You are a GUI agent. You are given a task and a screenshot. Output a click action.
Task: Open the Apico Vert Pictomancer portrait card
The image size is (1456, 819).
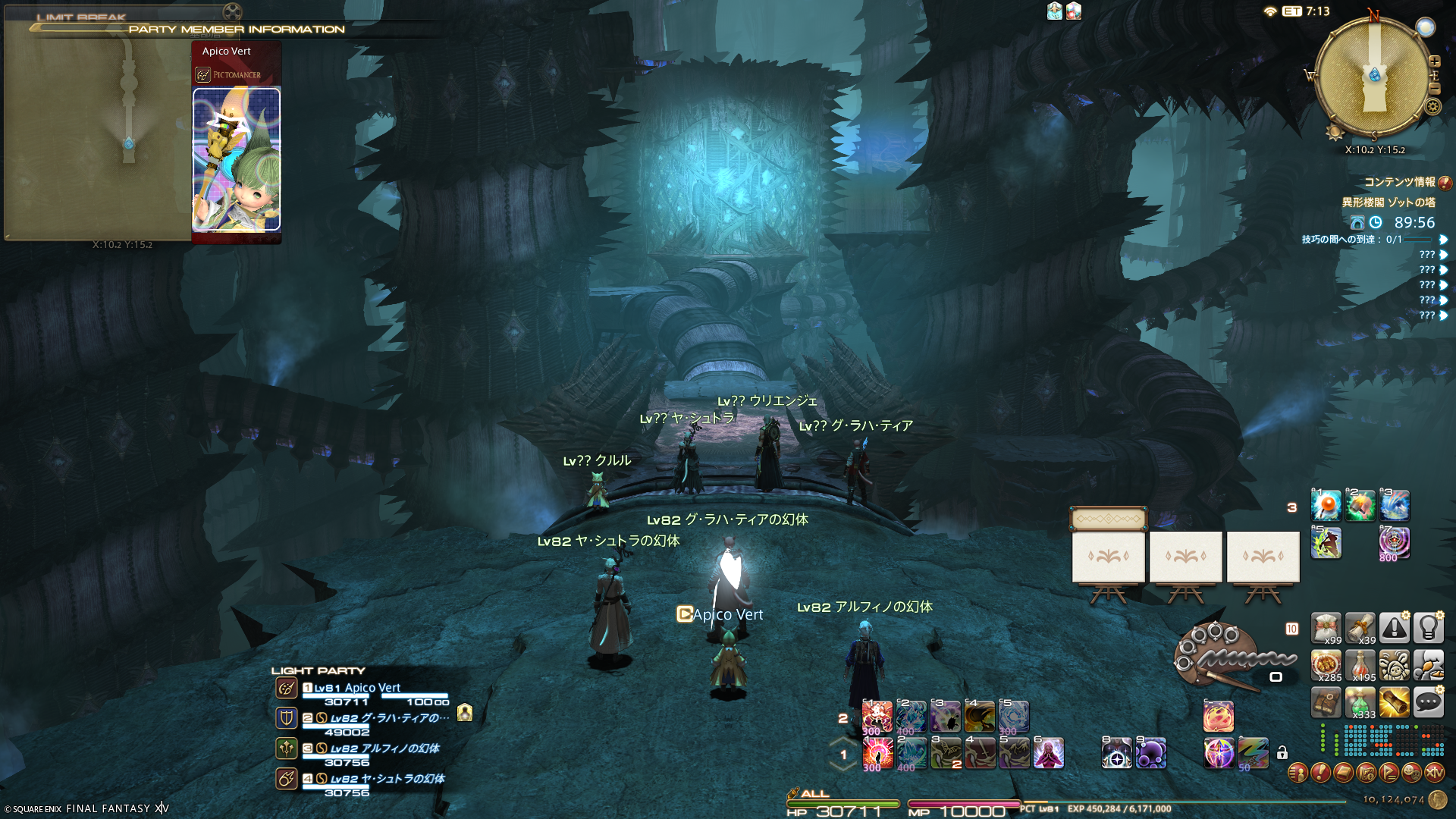[x=237, y=159]
